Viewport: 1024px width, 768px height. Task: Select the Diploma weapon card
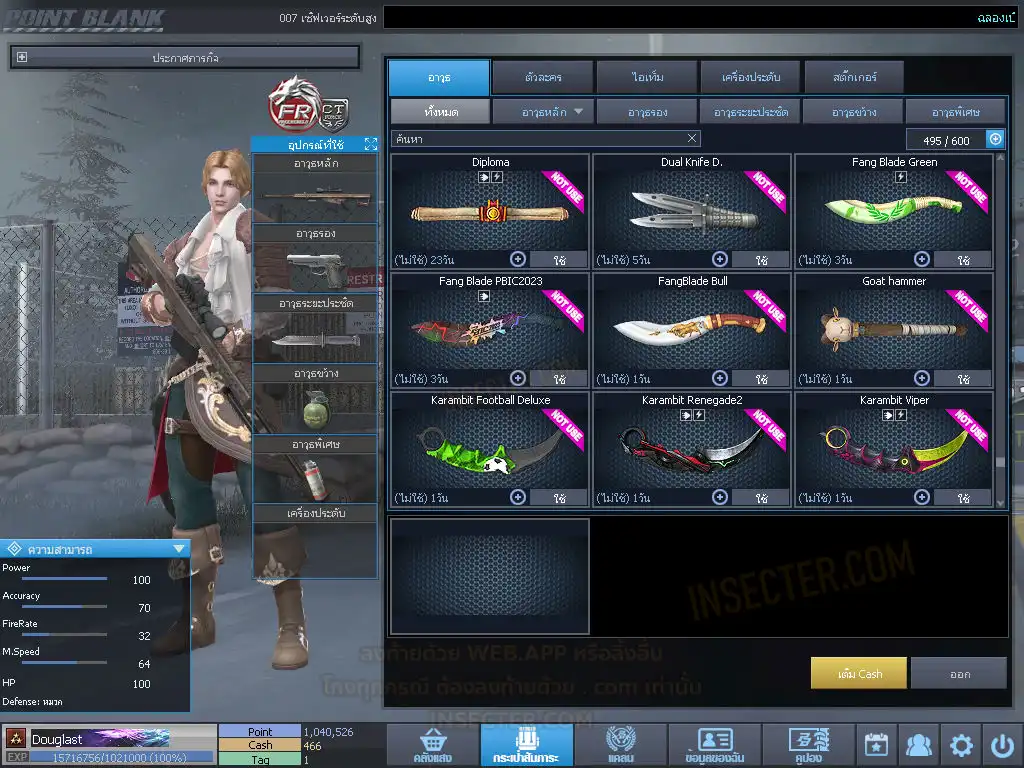[x=490, y=211]
